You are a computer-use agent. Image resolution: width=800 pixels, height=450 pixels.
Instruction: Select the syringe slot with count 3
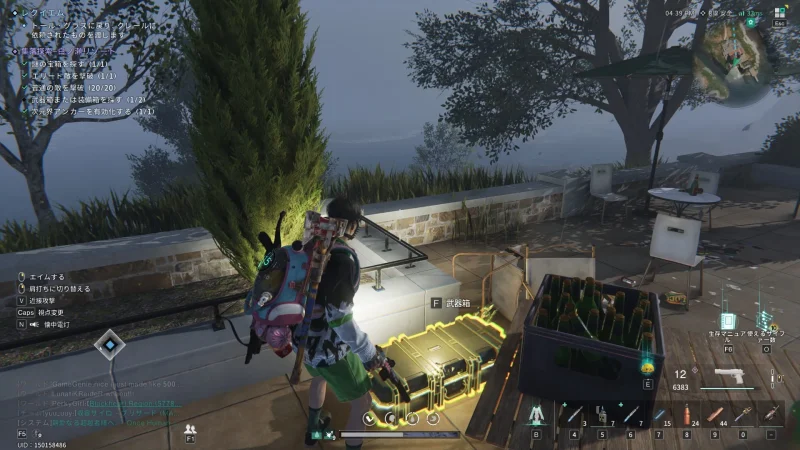[x=575, y=413]
